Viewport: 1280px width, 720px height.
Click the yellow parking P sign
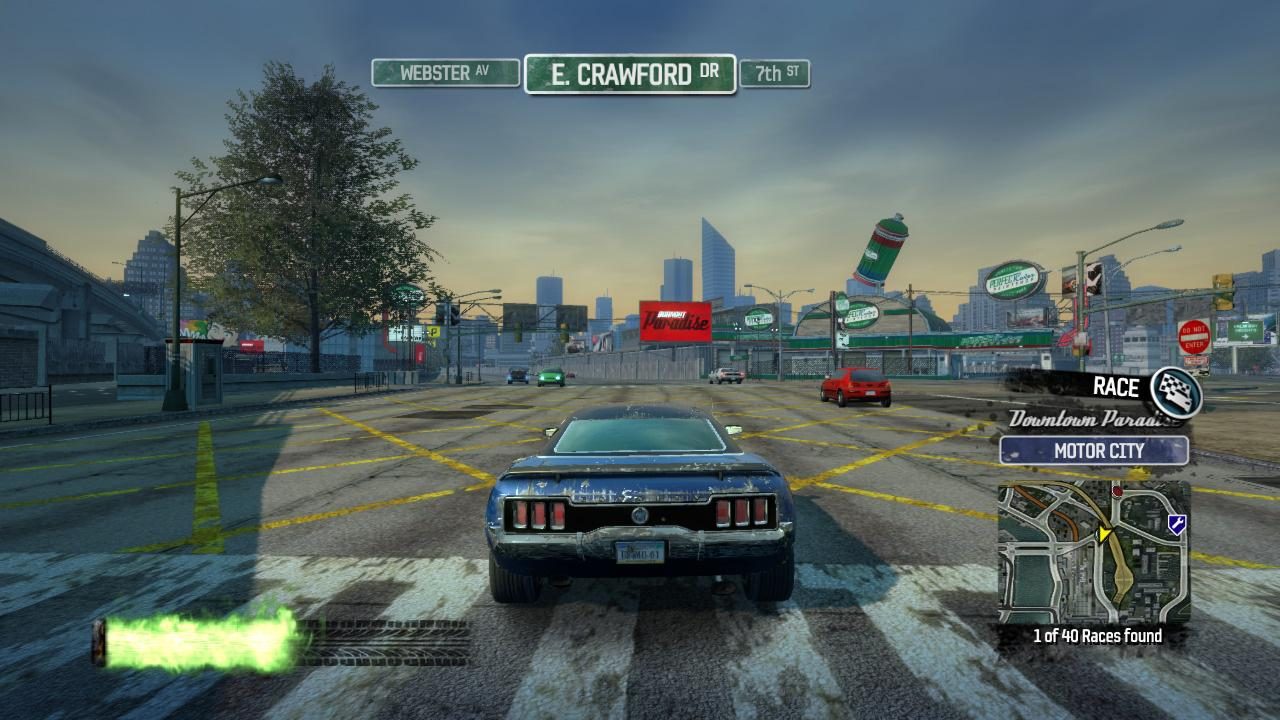pos(436,331)
